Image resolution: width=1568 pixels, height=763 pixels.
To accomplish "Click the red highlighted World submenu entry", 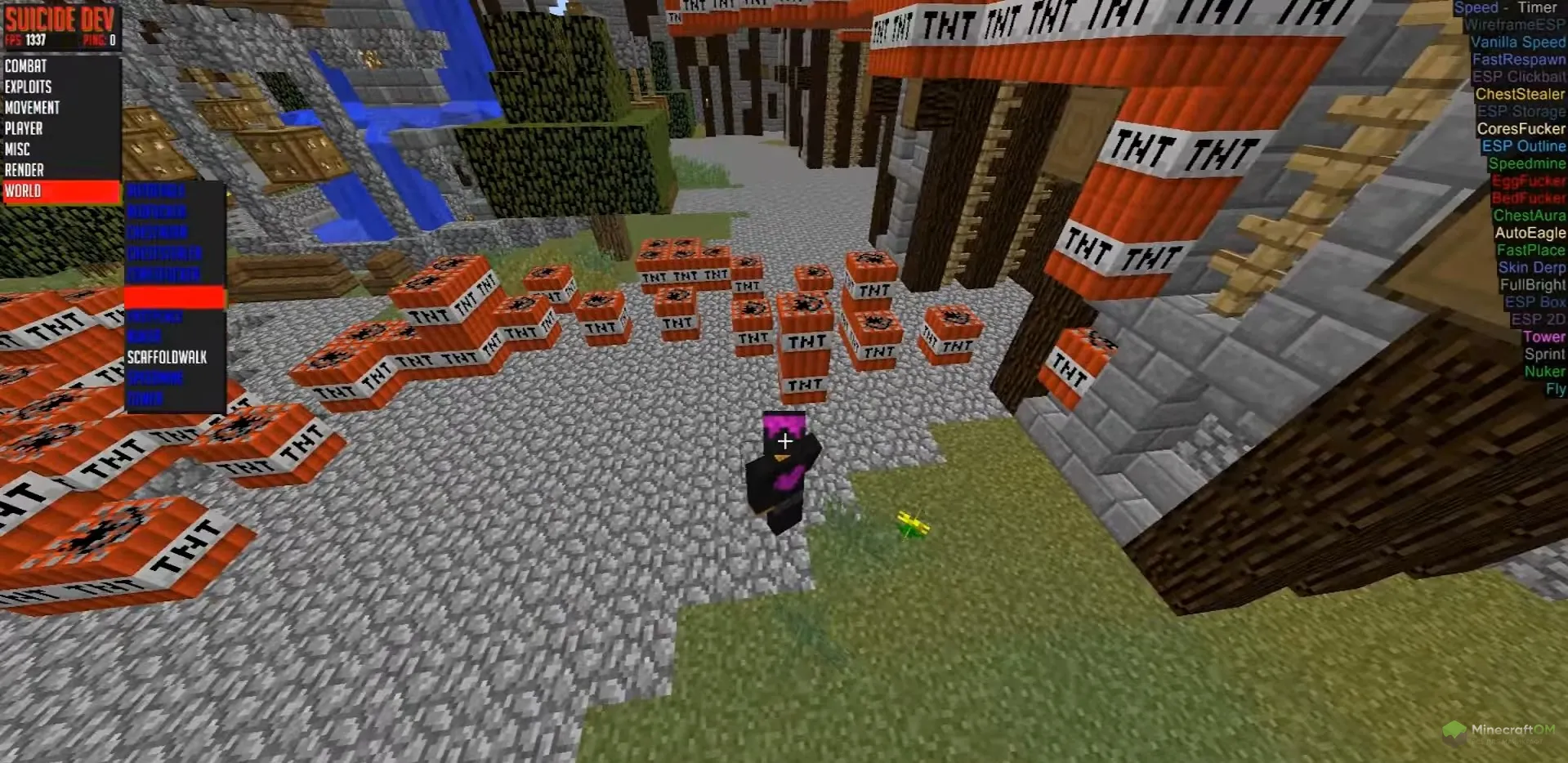I will [174, 296].
